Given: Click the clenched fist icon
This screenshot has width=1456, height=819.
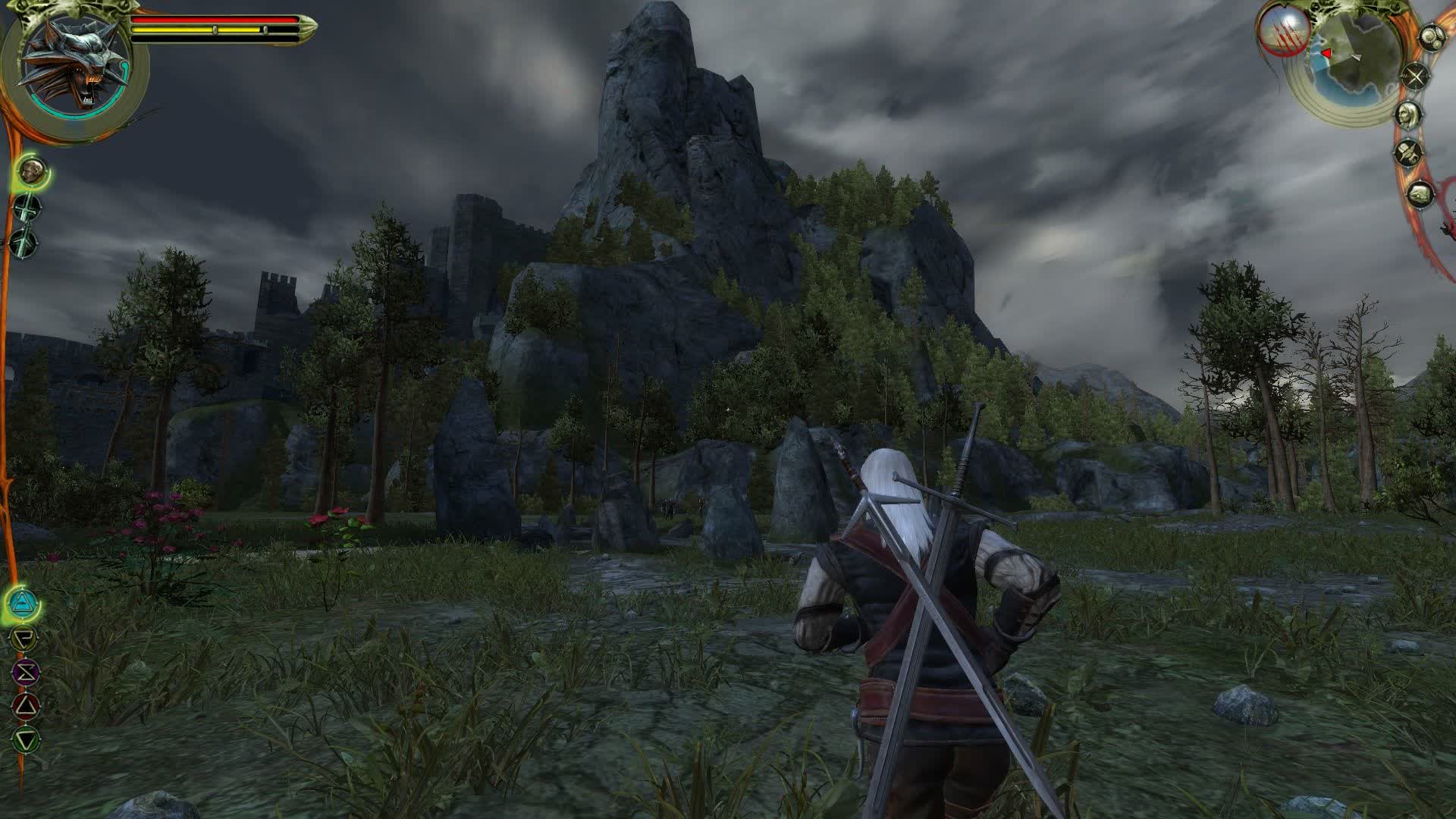Looking at the screenshot, I should 1421,195.
